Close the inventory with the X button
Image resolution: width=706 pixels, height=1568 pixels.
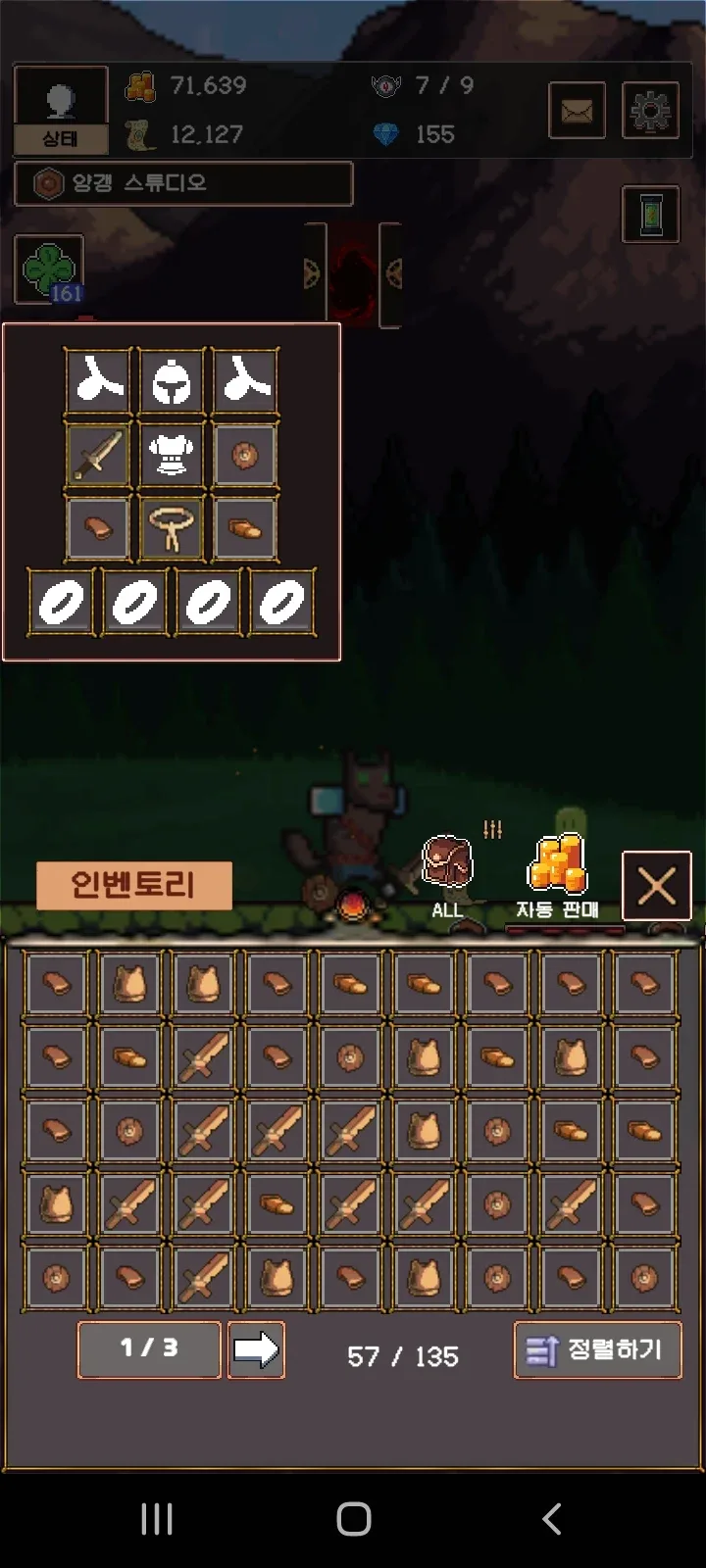pos(656,887)
